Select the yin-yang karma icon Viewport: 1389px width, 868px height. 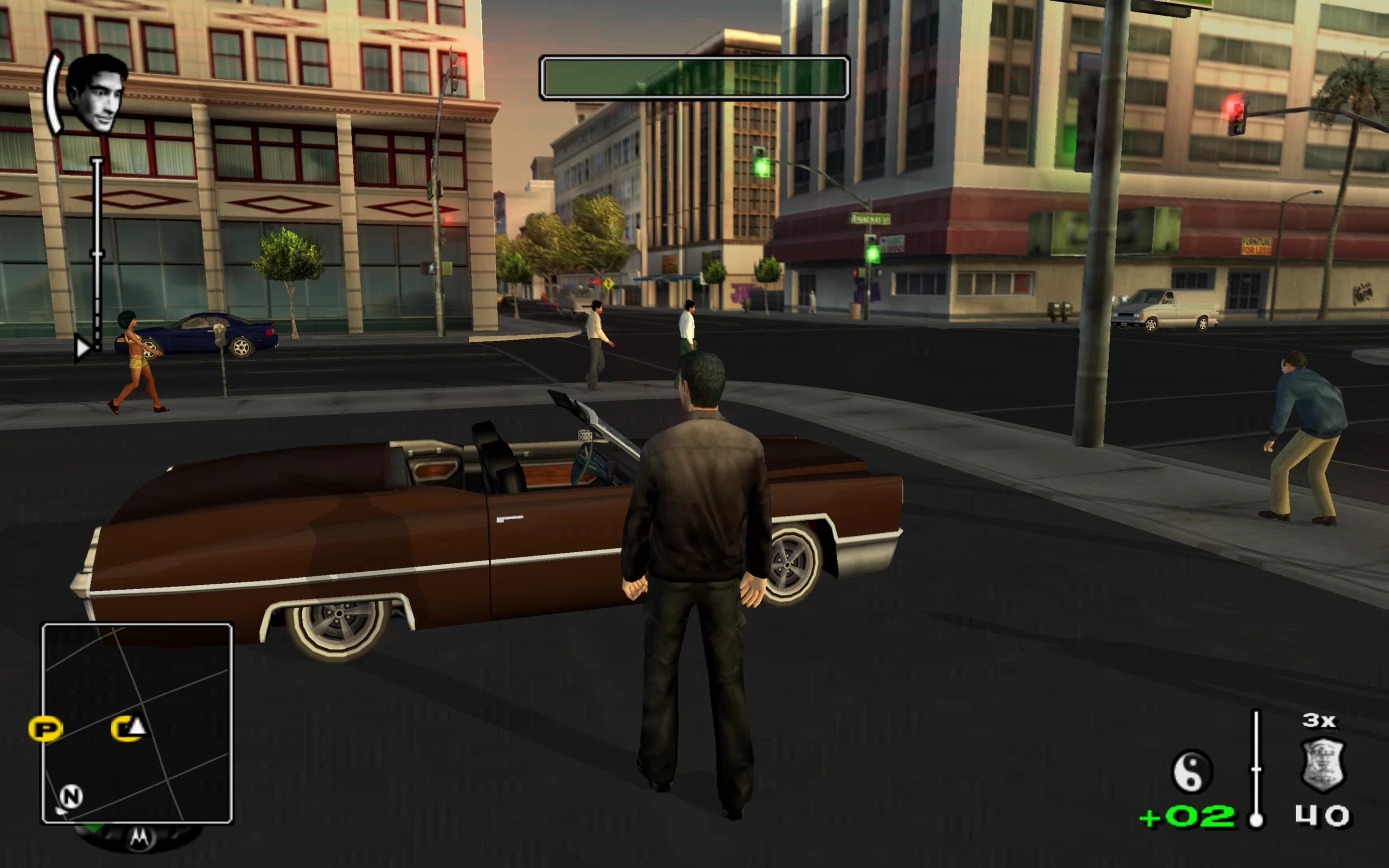point(1192,771)
